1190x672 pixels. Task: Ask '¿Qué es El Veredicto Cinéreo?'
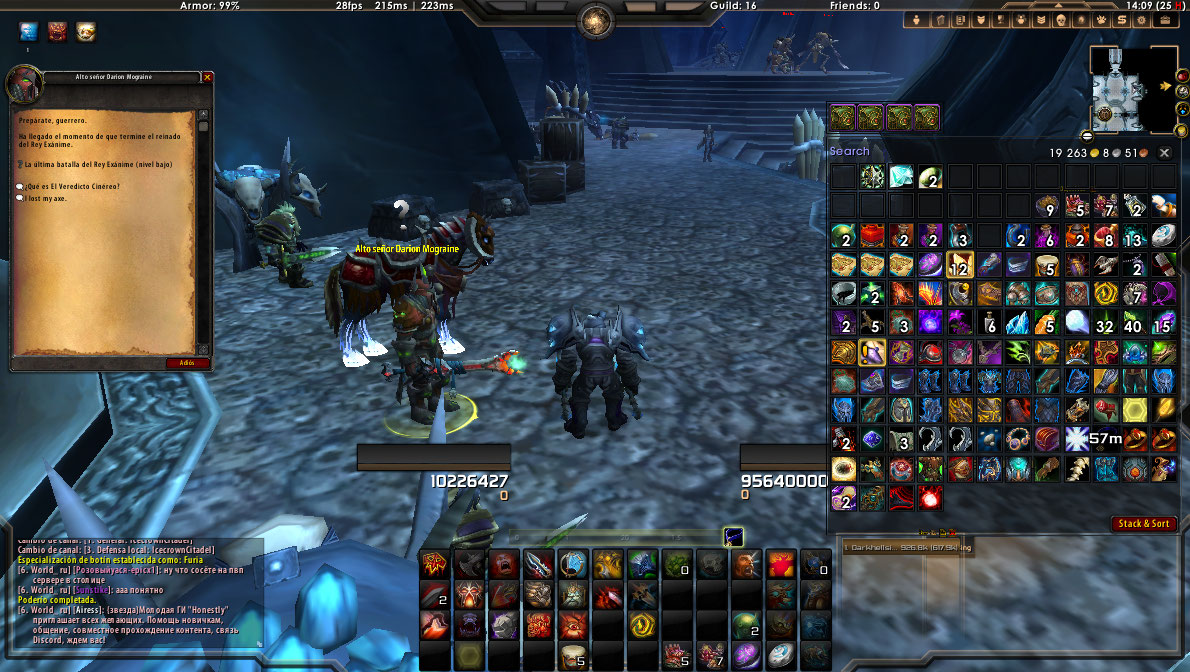[72, 187]
